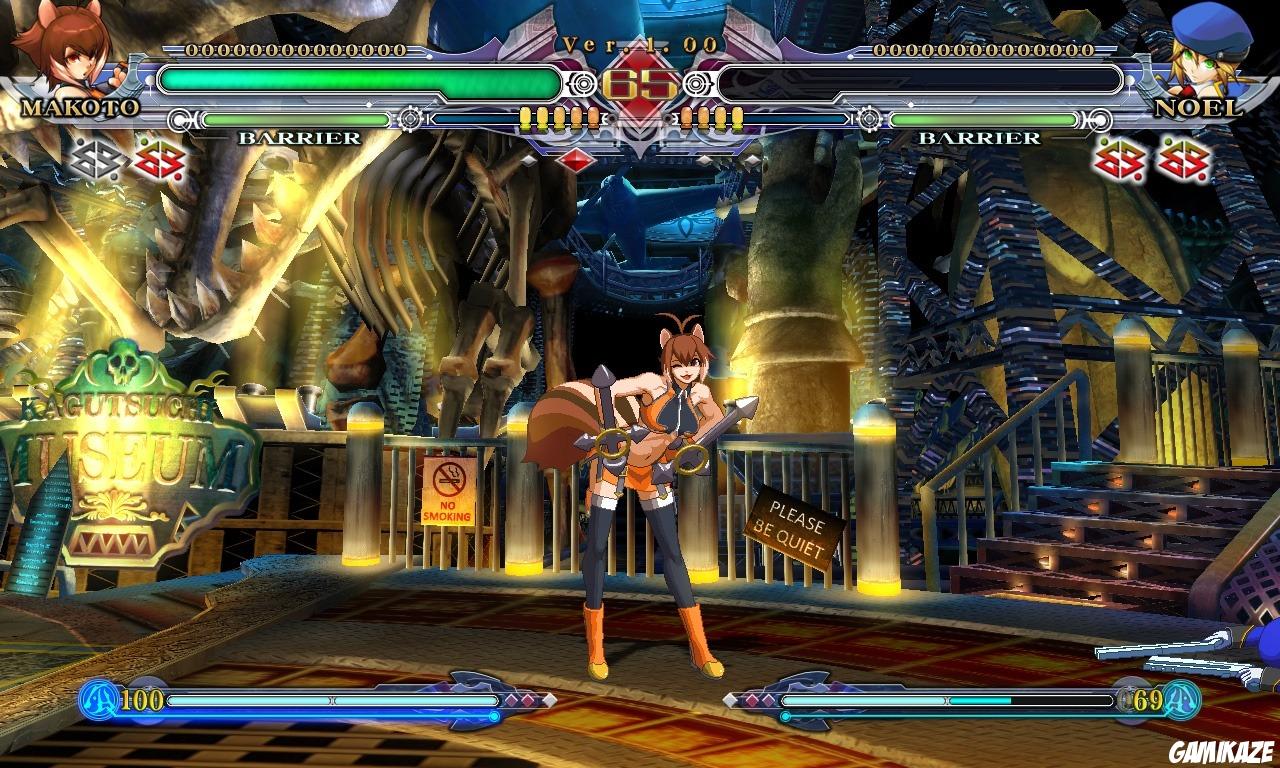The image size is (1280, 768).
Task: Click Noel's right Burst icon
Action: click(x=1185, y=160)
